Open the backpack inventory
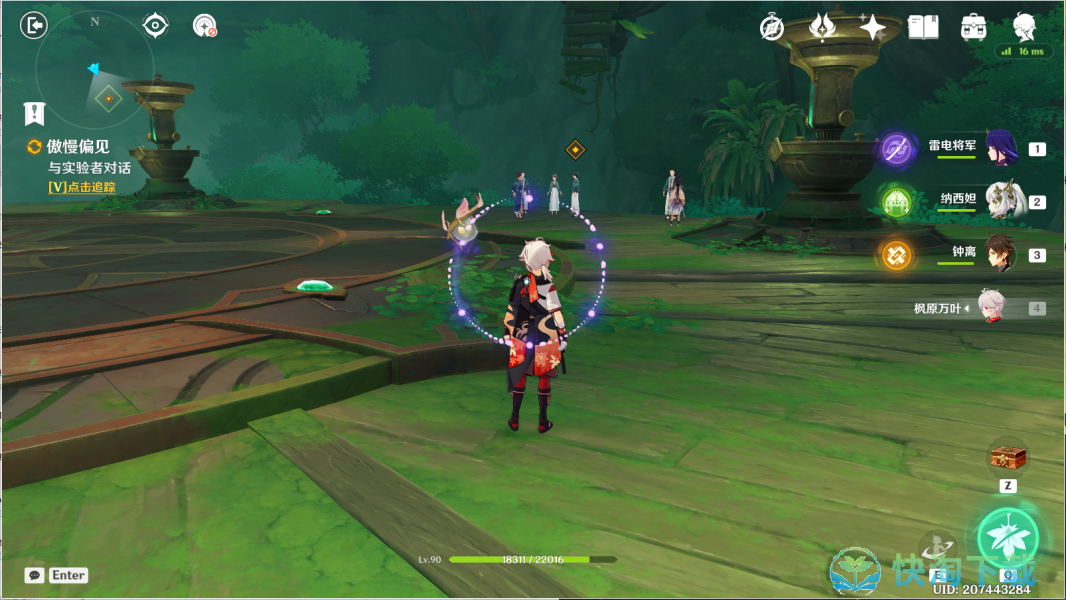Image resolution: width=1066 pixels, height=600 pixels. coord(974,28)
